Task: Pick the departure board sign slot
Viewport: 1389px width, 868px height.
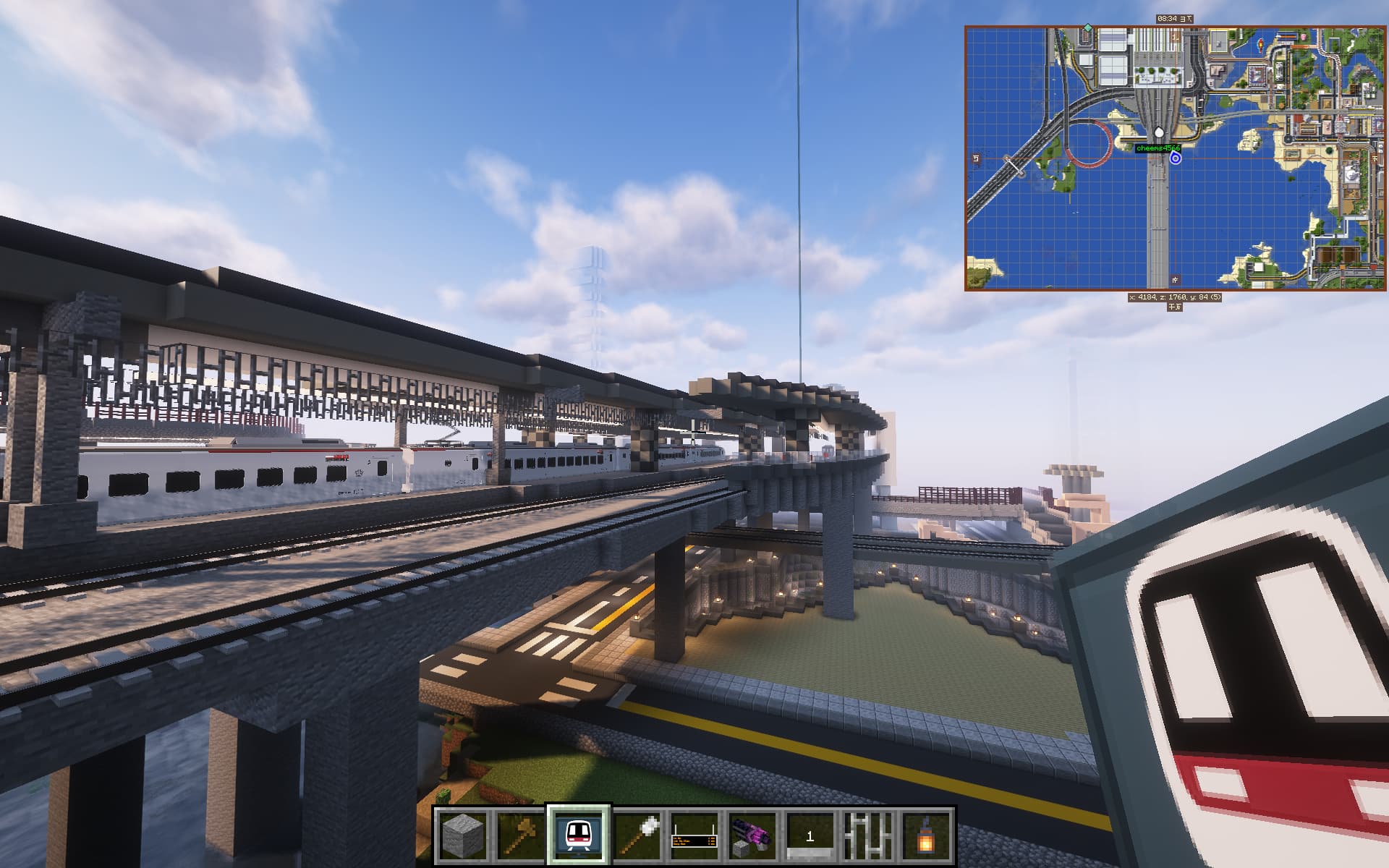Action: [x=694, y=836]
